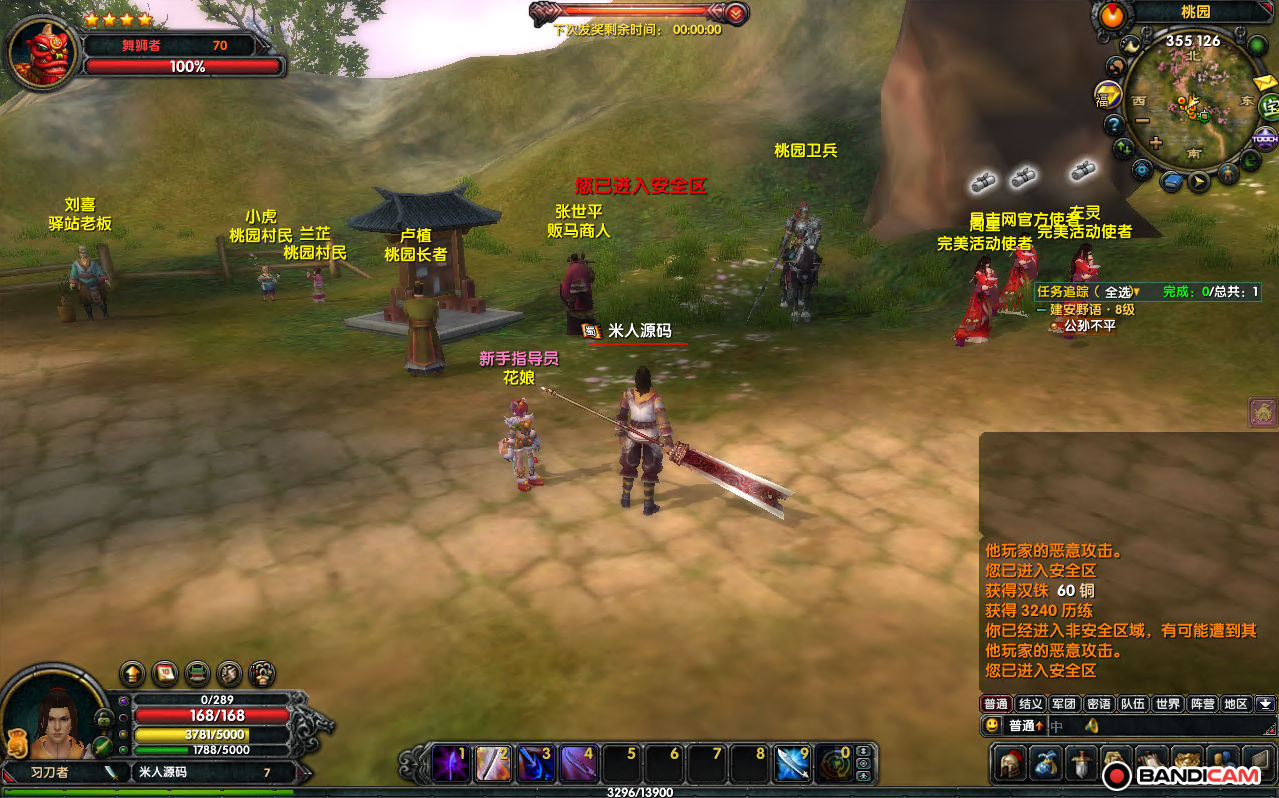1279x798 pixels.
Task: Open the smiley emoji picker in chat
Action: click(992, 726)
